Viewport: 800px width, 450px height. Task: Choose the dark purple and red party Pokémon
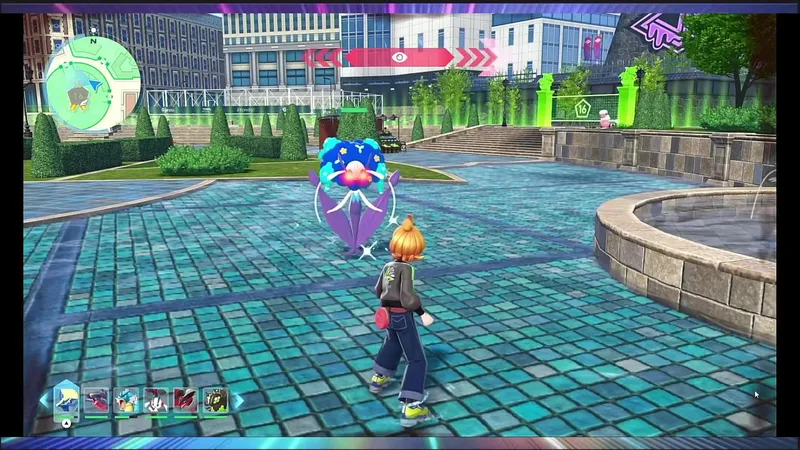[97, 401]
